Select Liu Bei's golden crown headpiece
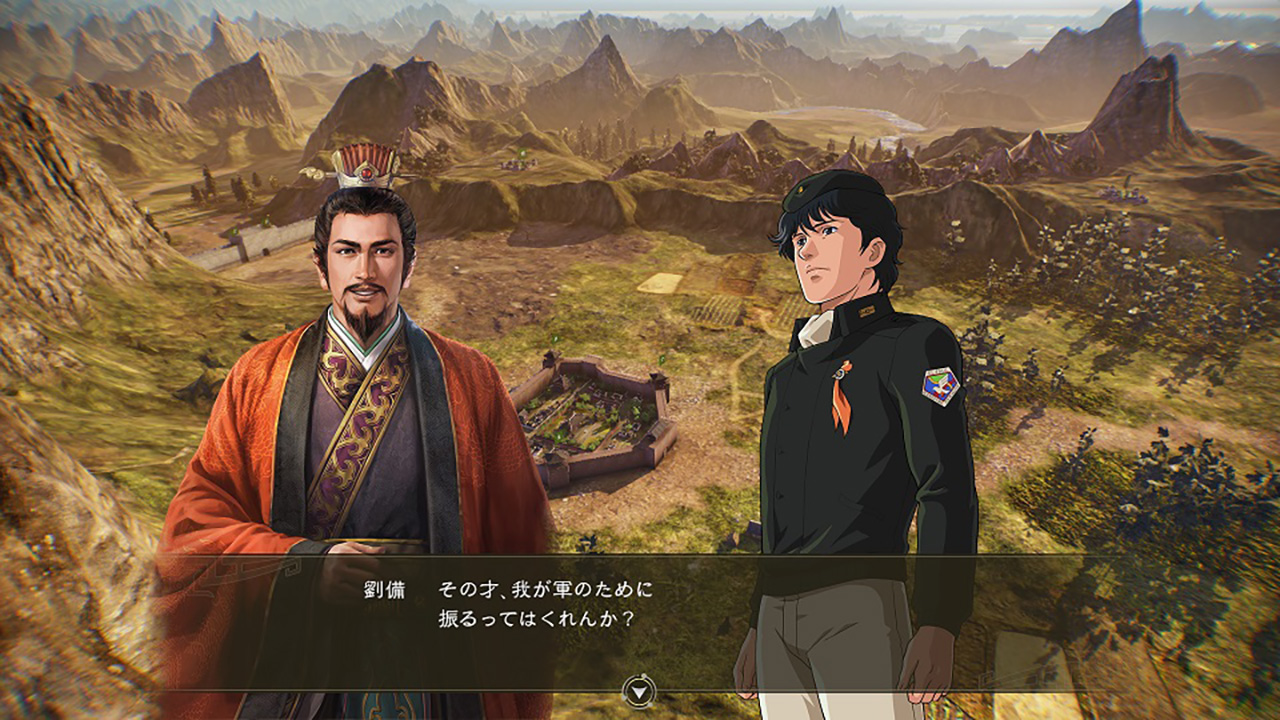The image size is (1280, 720). click(368, 170)
